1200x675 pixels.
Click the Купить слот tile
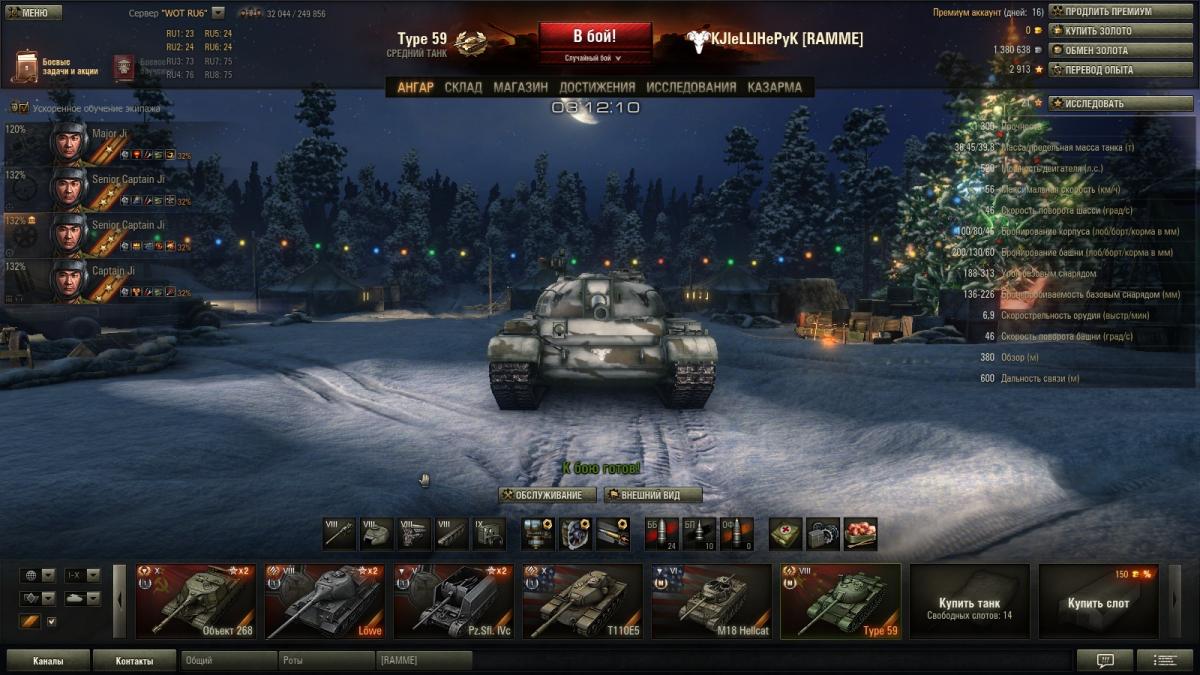point(1098,601)
